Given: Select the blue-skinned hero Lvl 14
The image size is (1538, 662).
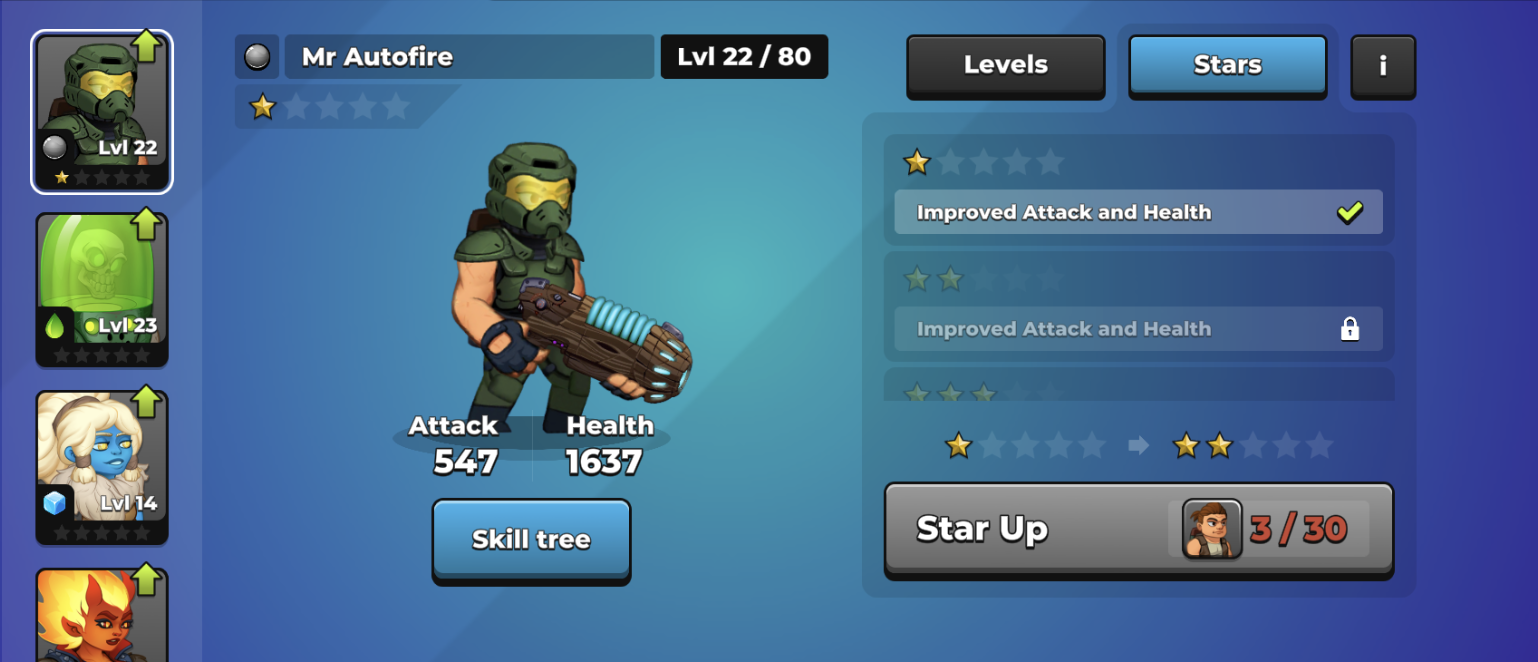Looking at the screenshot, I should (102, 467).
